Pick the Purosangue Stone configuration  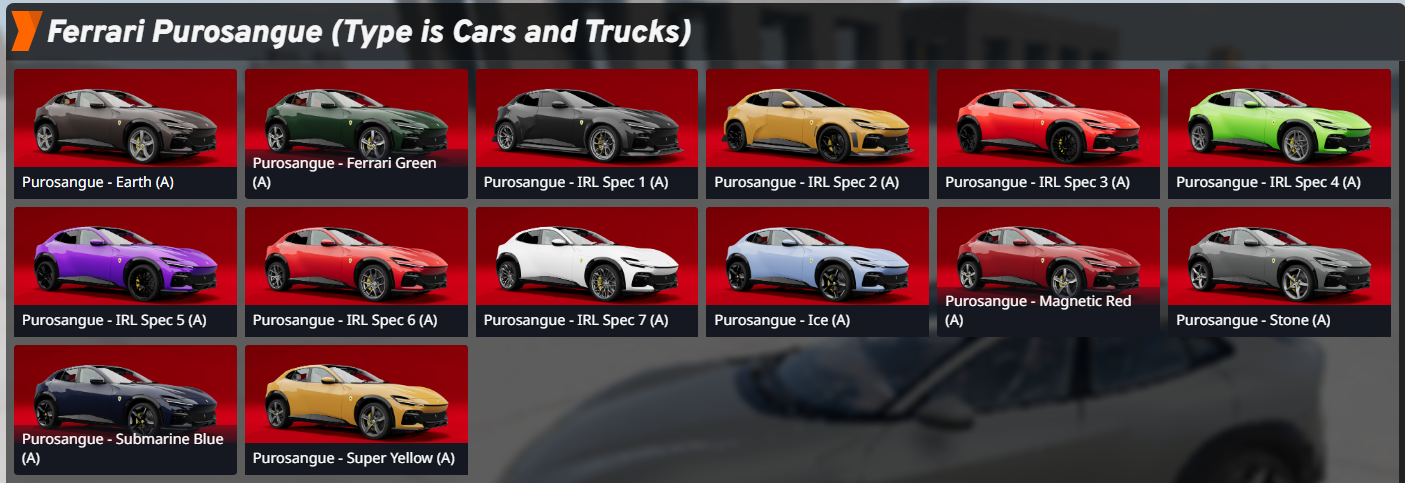tap(1280, 270)
